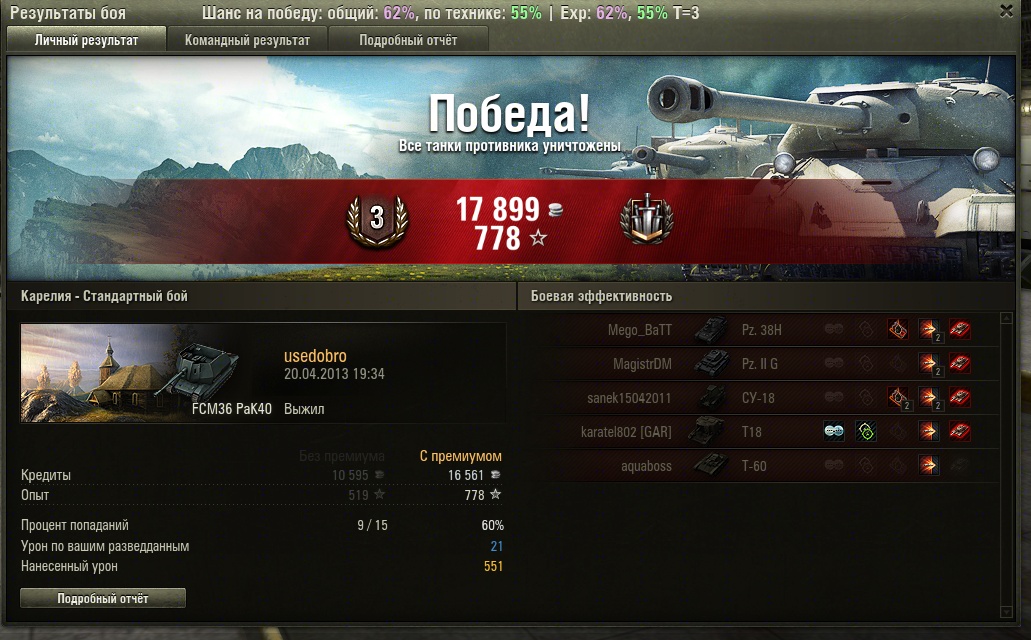
Task: Click the Подробный отчёт button below stats
Action: (x=103, y=598)
